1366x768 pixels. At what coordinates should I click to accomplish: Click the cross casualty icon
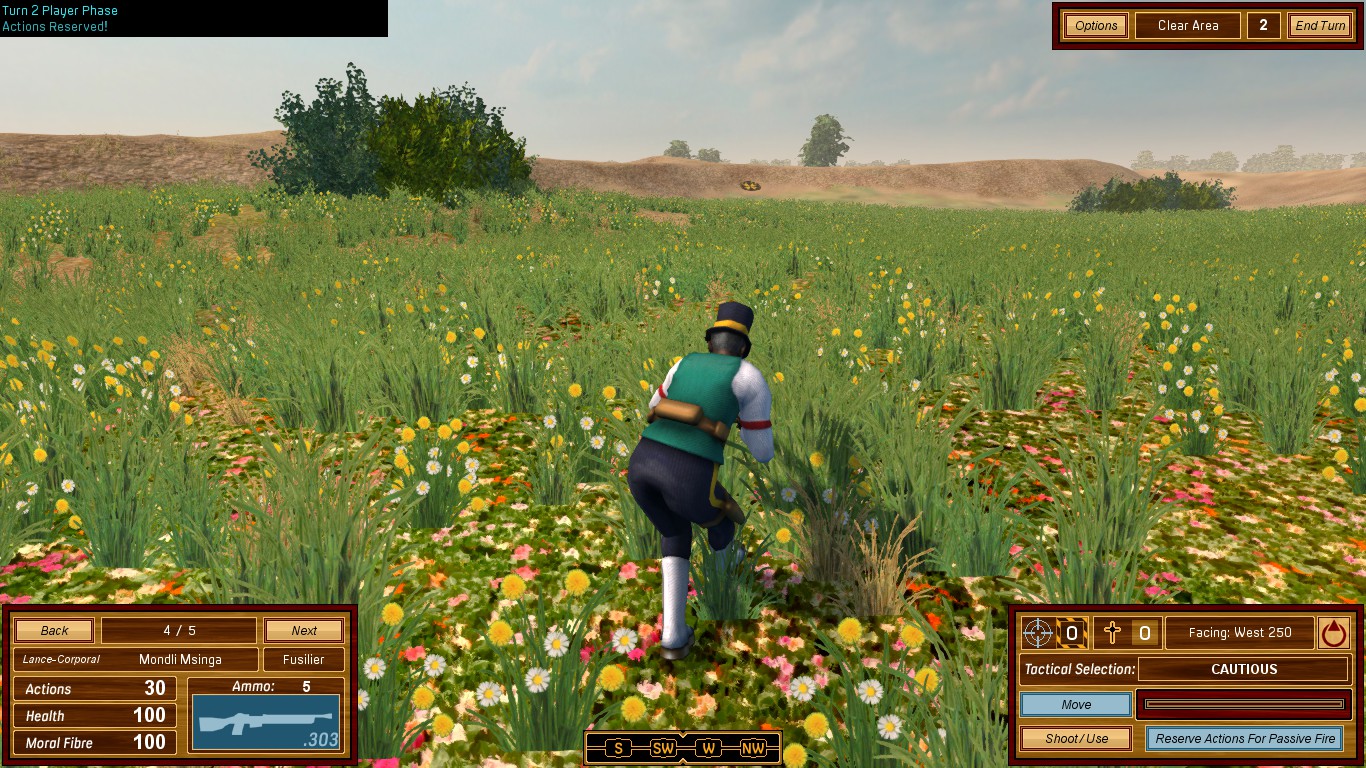[1111, 633]
